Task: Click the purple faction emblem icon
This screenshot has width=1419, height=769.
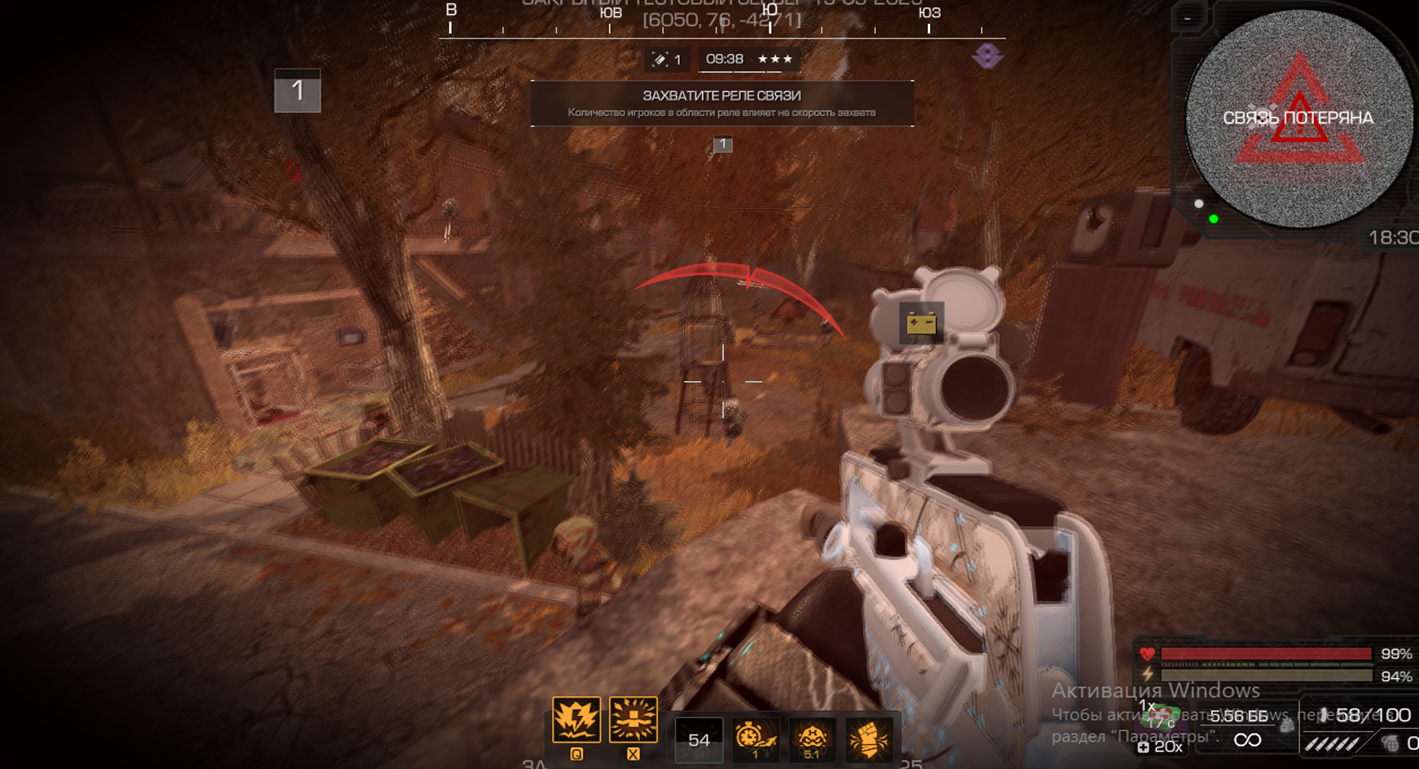Action: 987,56
